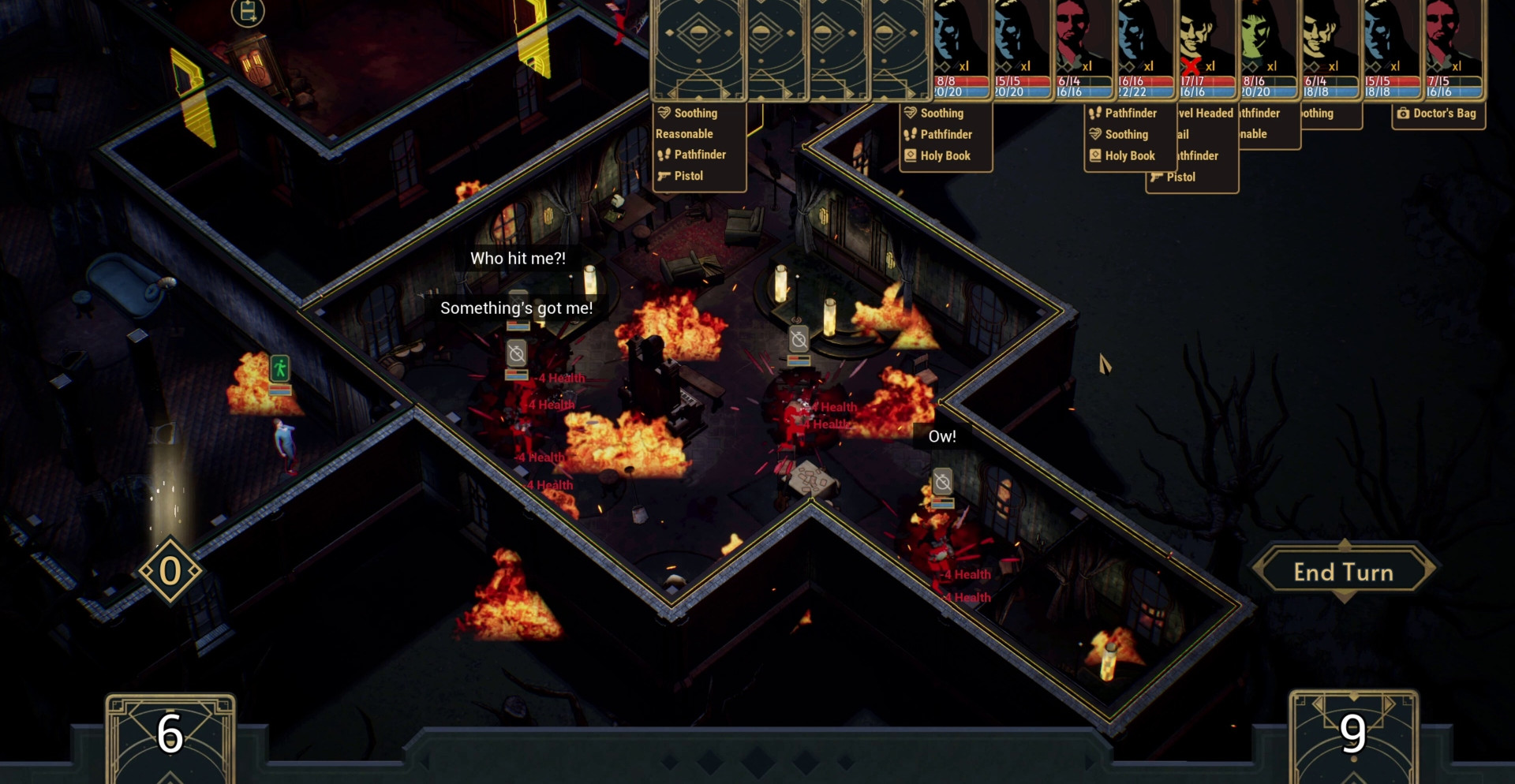The image size is (1515, 784).
Task: Select the Level Headed trait tag
Action: (1205, 114)
